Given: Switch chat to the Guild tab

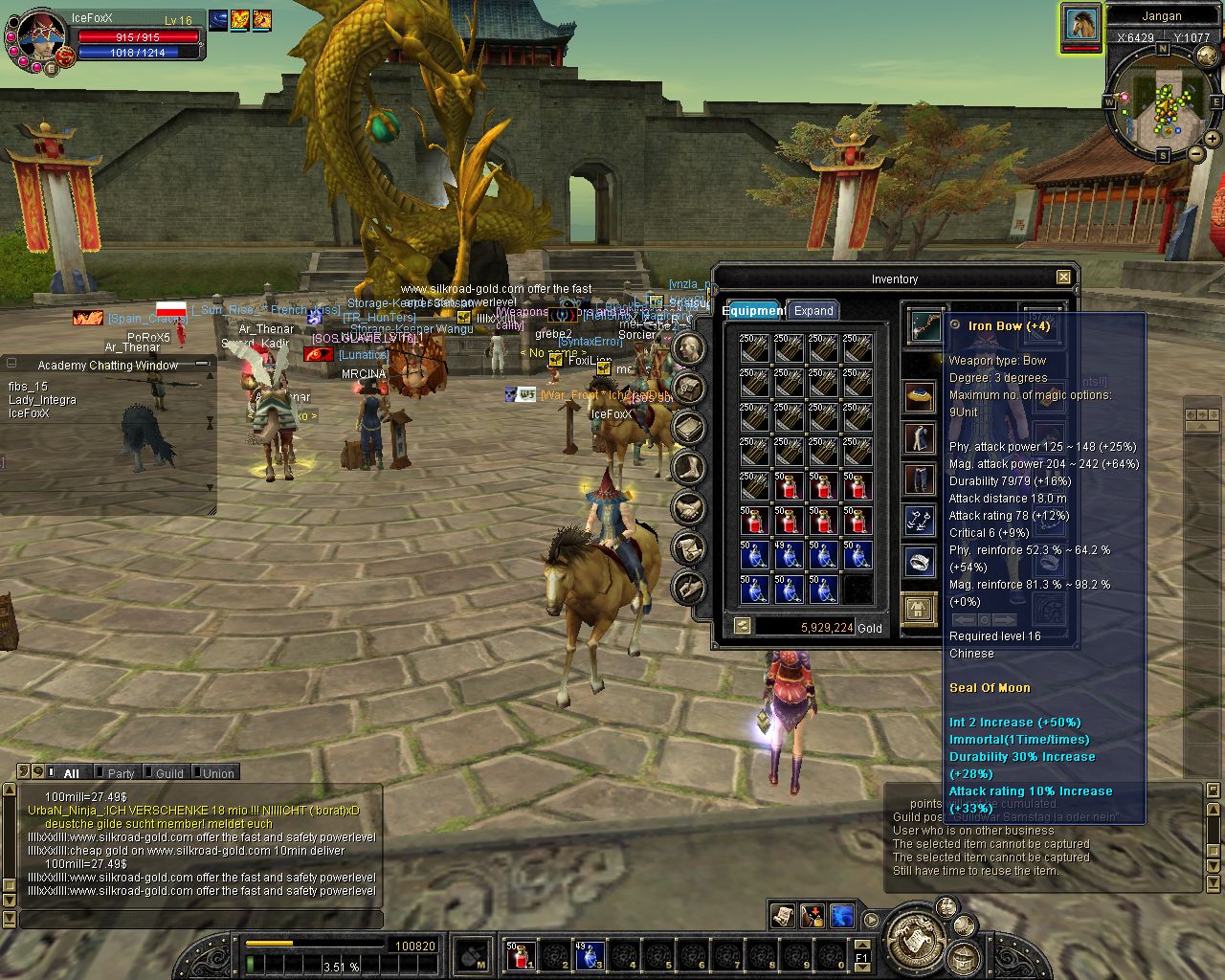Looking at the screenshot, I should pos(168,773).
